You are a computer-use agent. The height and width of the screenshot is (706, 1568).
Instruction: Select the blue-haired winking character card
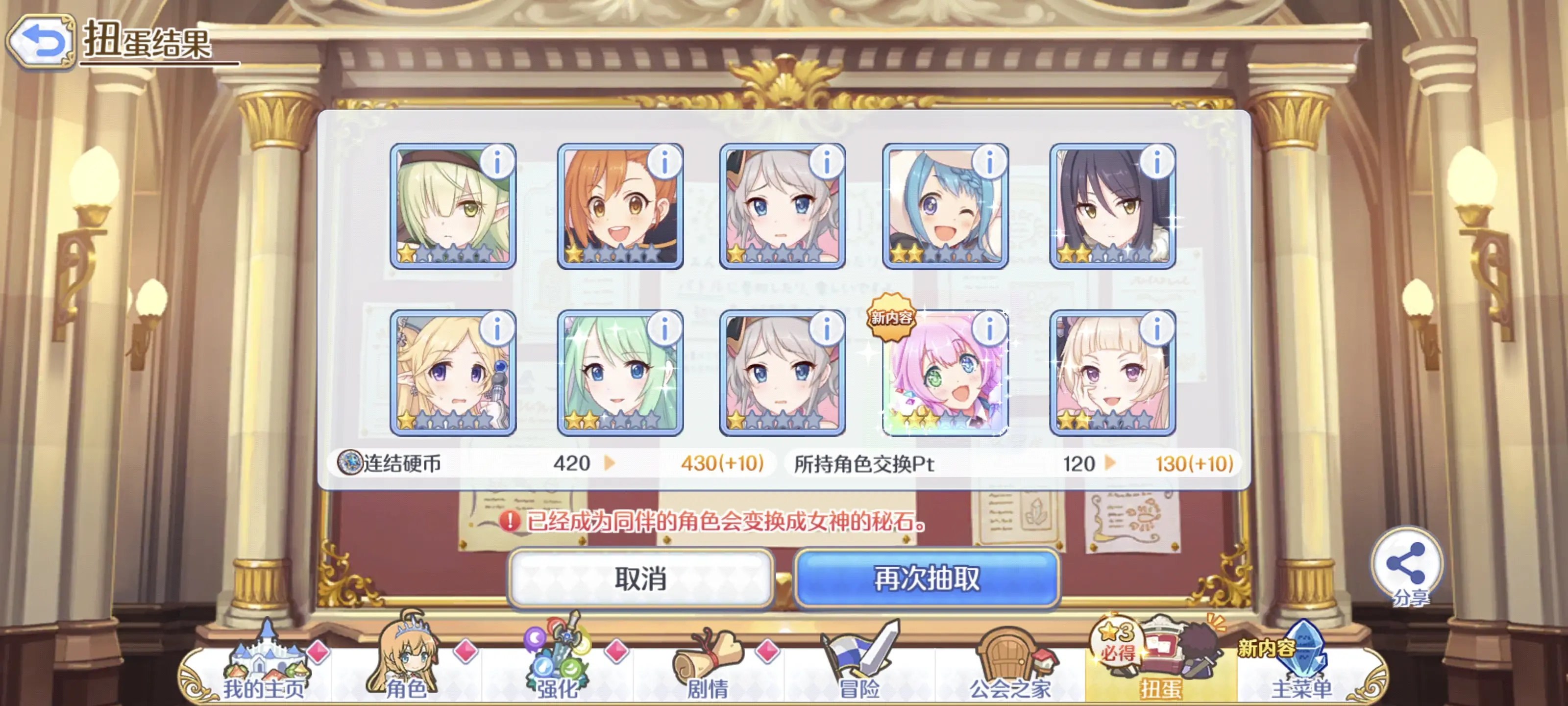945,206
